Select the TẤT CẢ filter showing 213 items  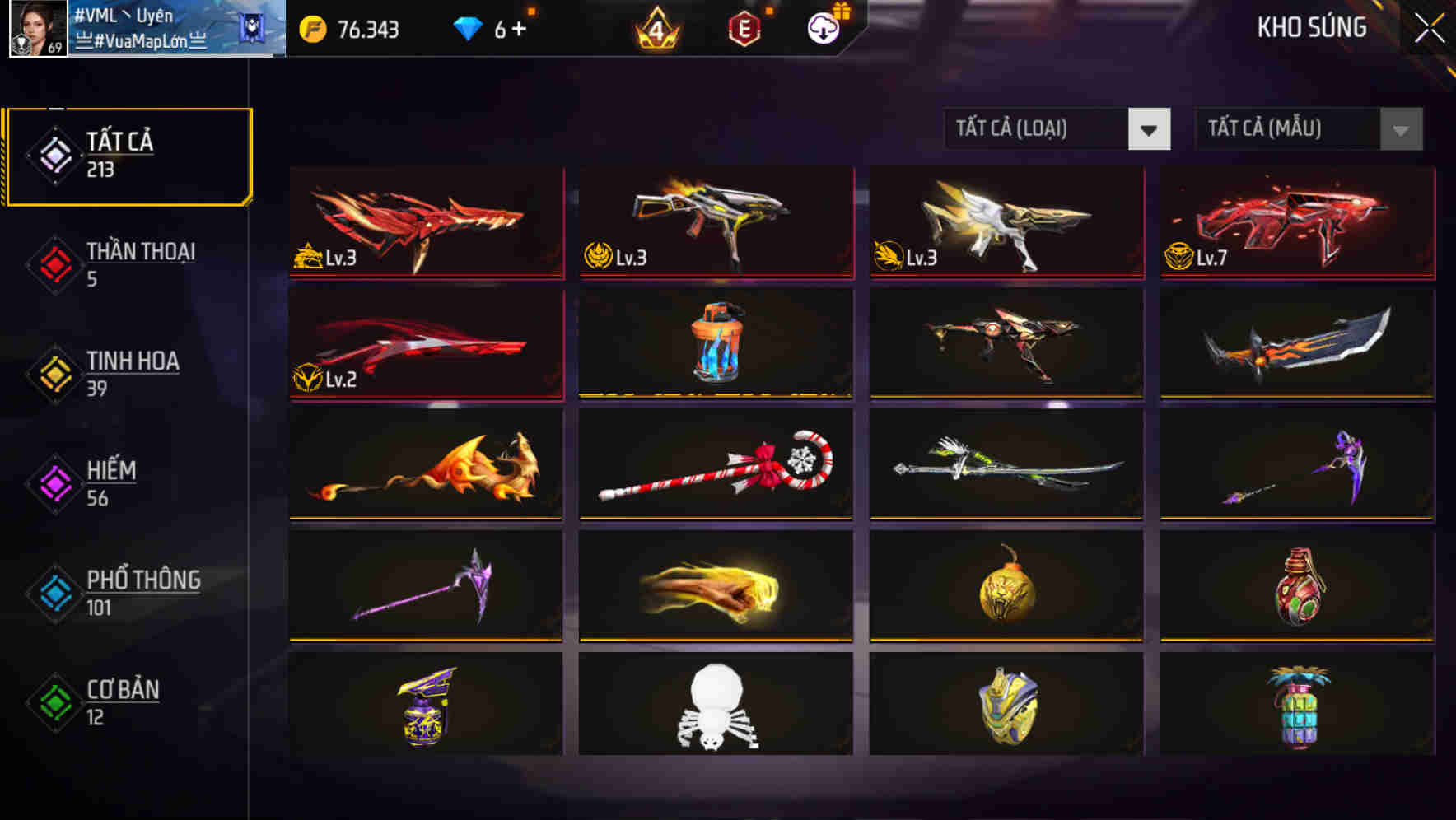point(128,153)
